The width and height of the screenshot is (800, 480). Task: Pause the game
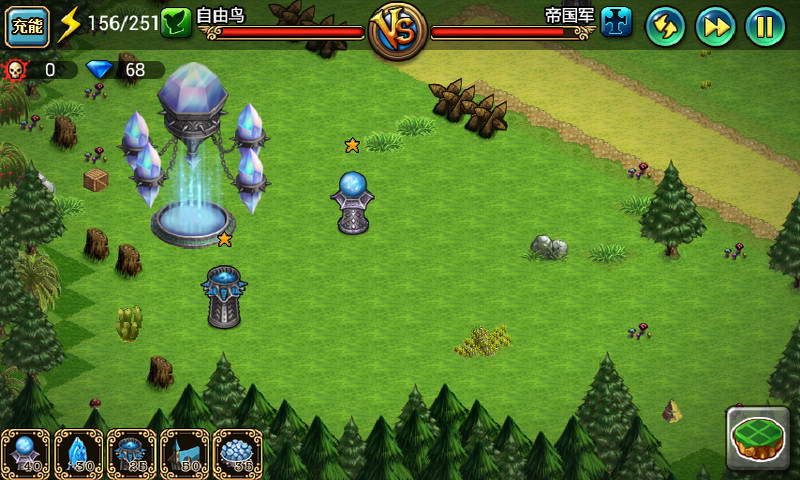[765, 26]
